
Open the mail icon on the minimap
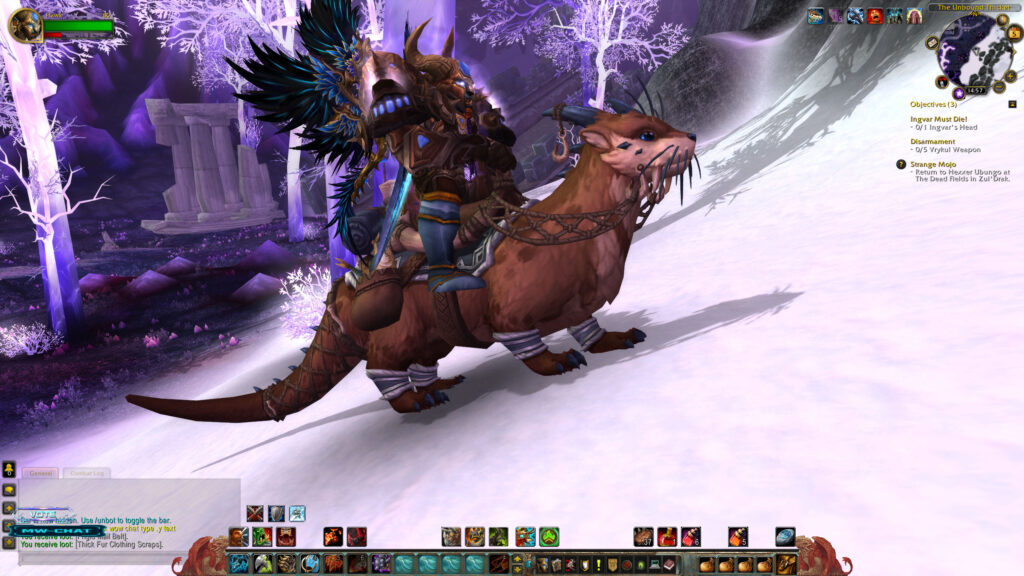pyautogui.click(x=932, y=44)
